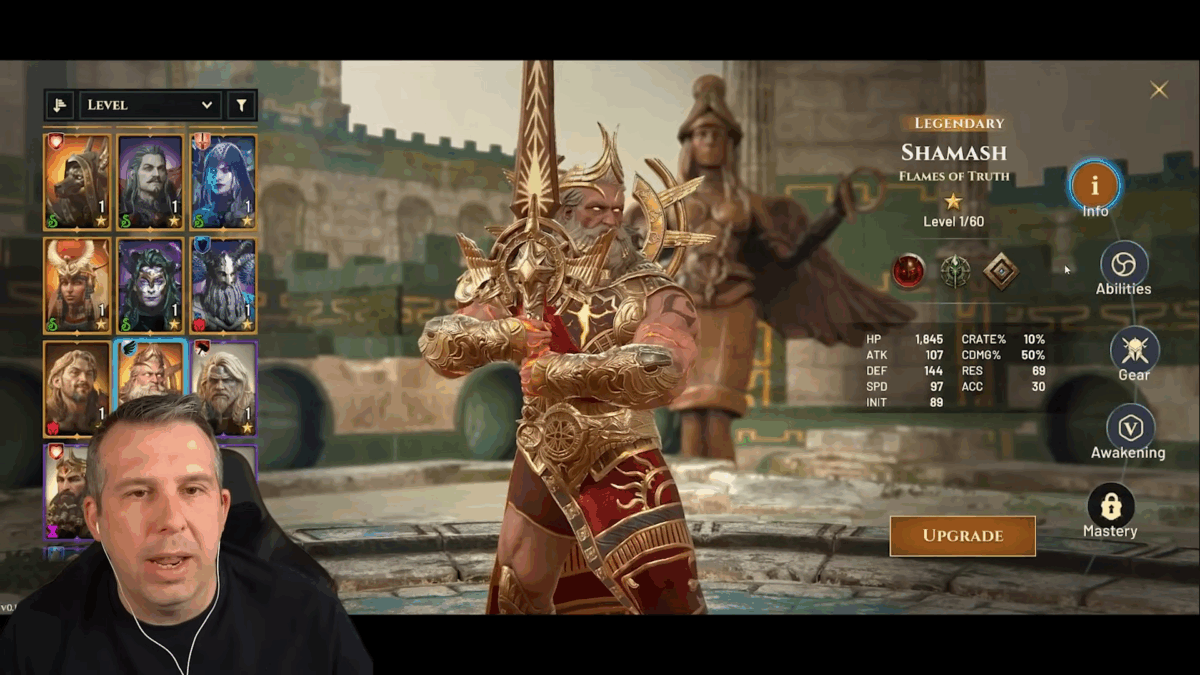
Task: Select the jackal-headed hero portrait
Action: (77, 181)
